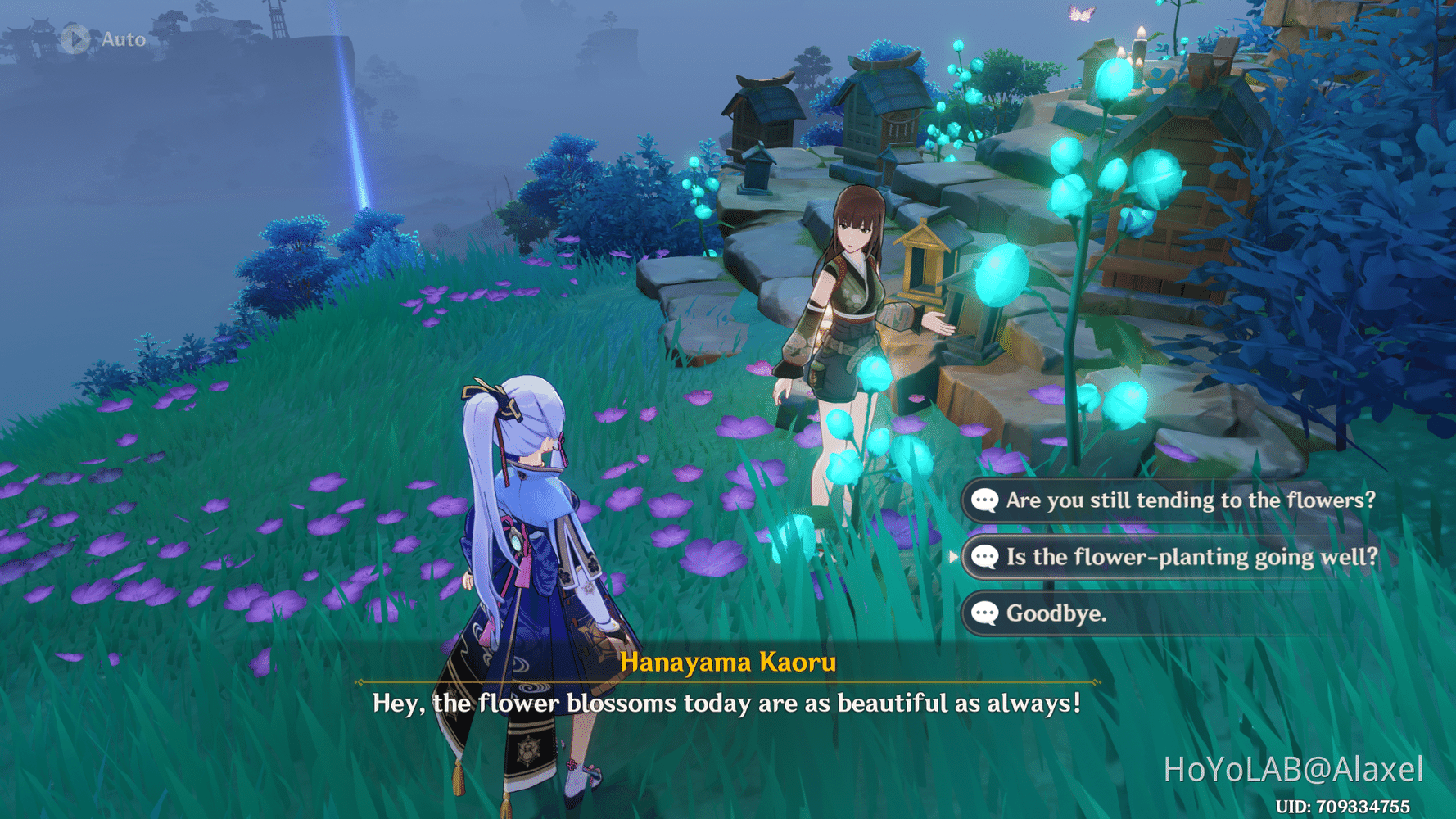Select 'Goodbye.' to end the conversation

pyautogui.click(x=1056, y=613)
